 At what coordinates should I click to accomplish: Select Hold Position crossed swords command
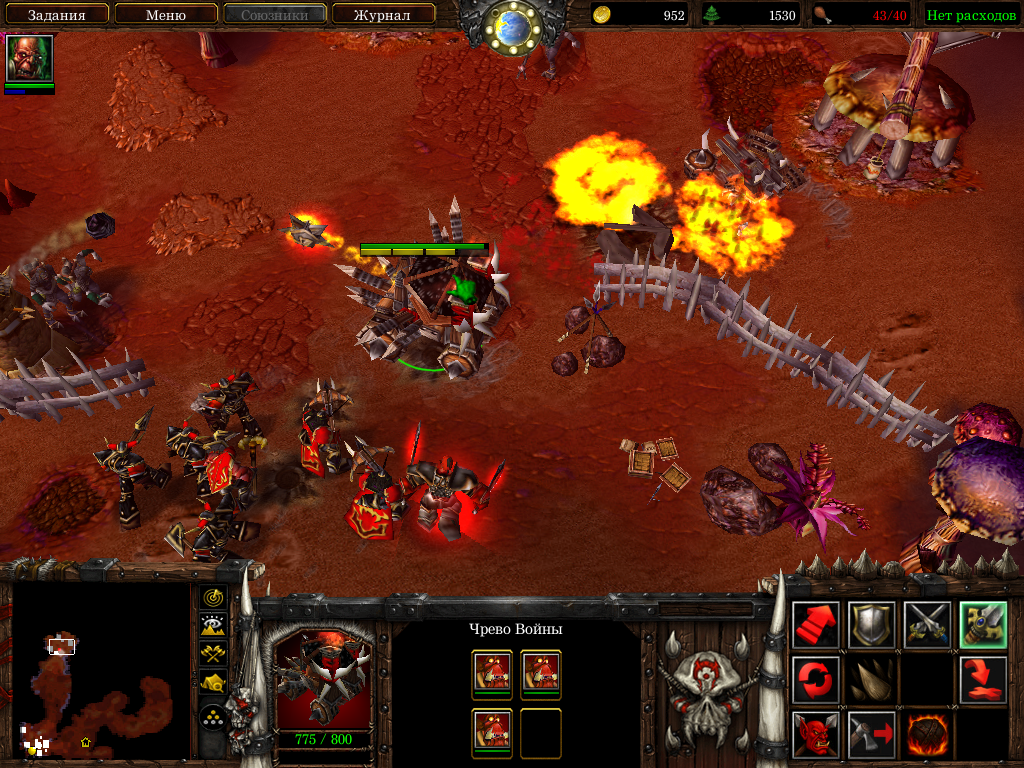[927, 625]
